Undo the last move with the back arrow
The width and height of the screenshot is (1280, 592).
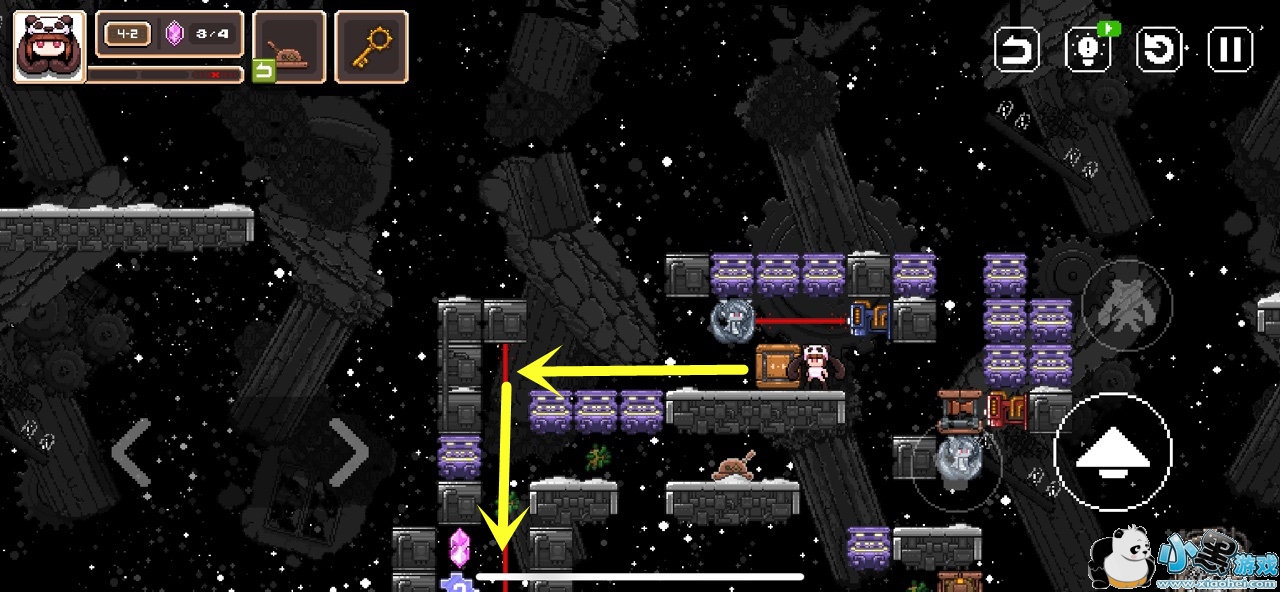[x=1017, y=49]
